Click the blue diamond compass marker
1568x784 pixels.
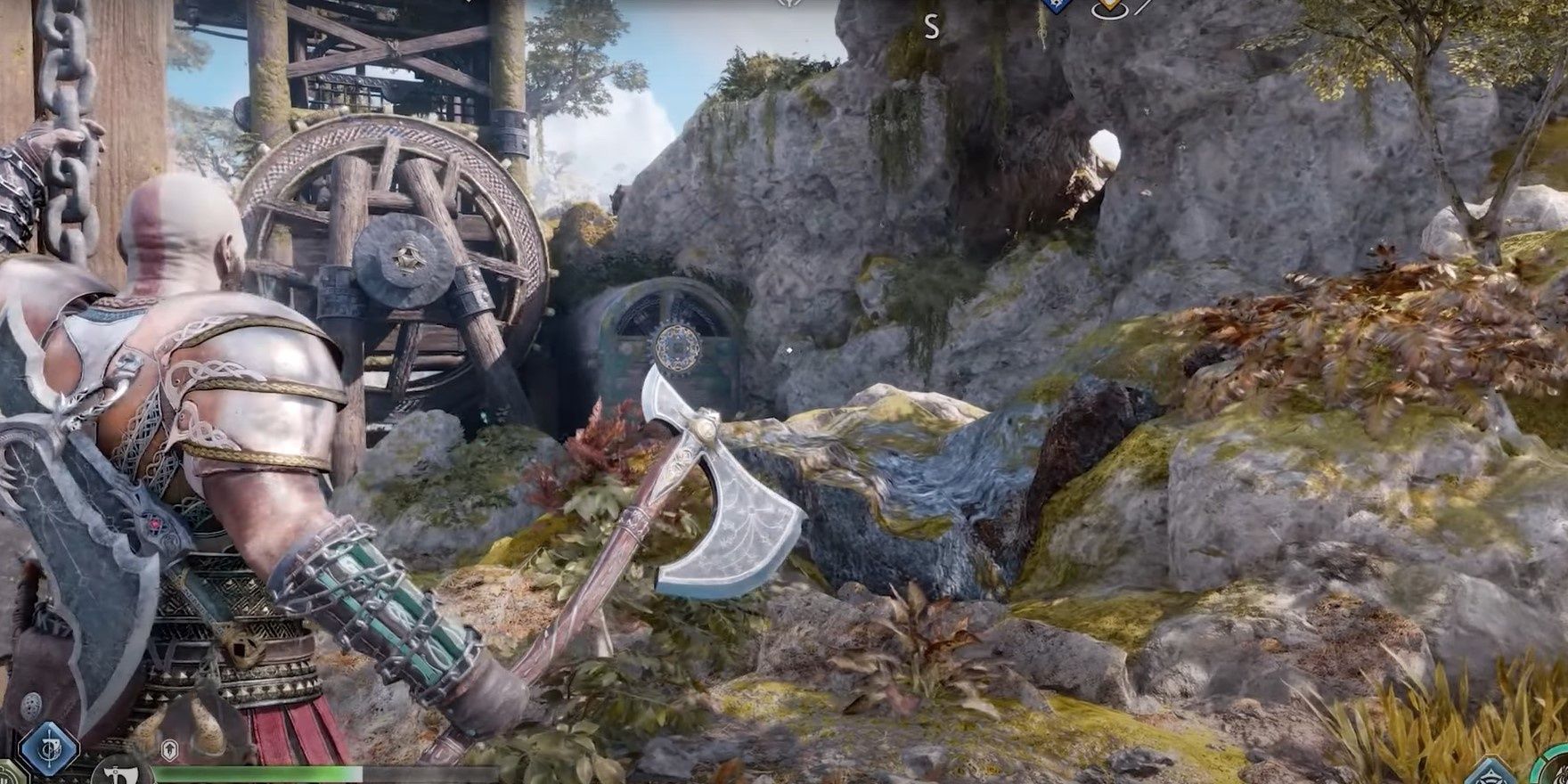point(1057,5)
